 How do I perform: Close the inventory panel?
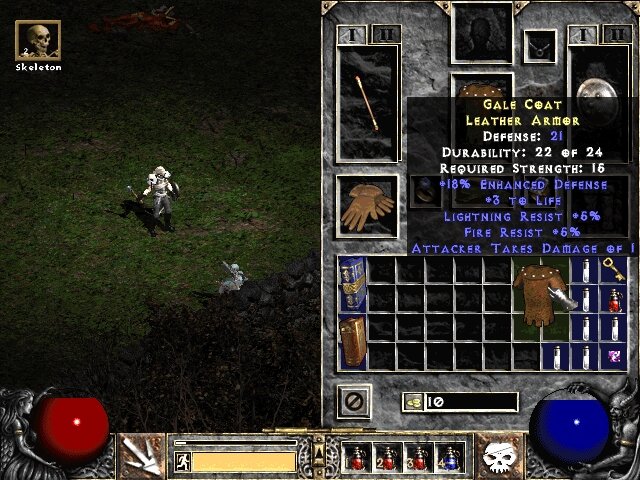(354, 402)
